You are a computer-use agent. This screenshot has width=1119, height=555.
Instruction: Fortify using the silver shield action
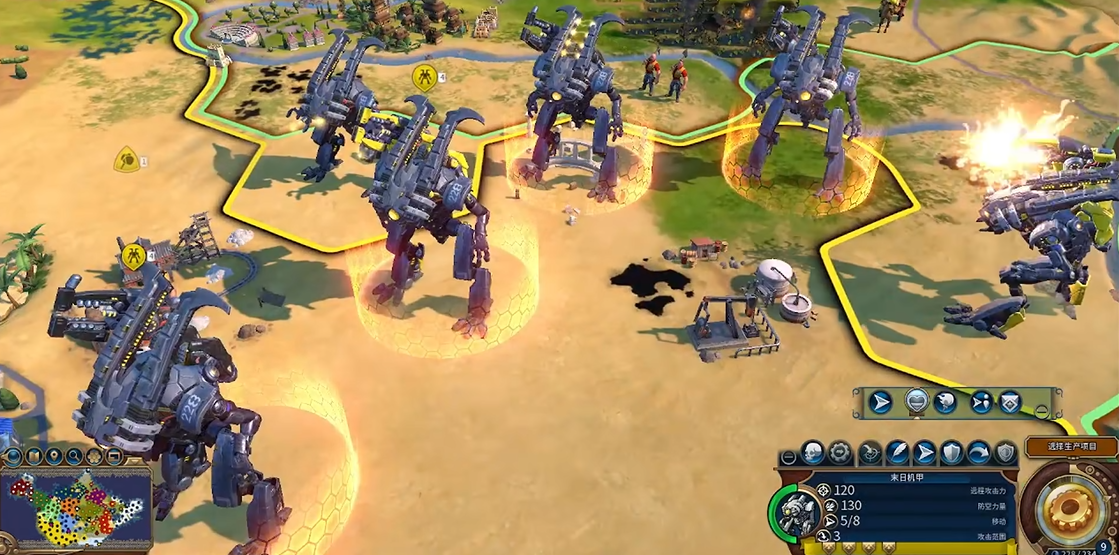[x=952, y=452]
